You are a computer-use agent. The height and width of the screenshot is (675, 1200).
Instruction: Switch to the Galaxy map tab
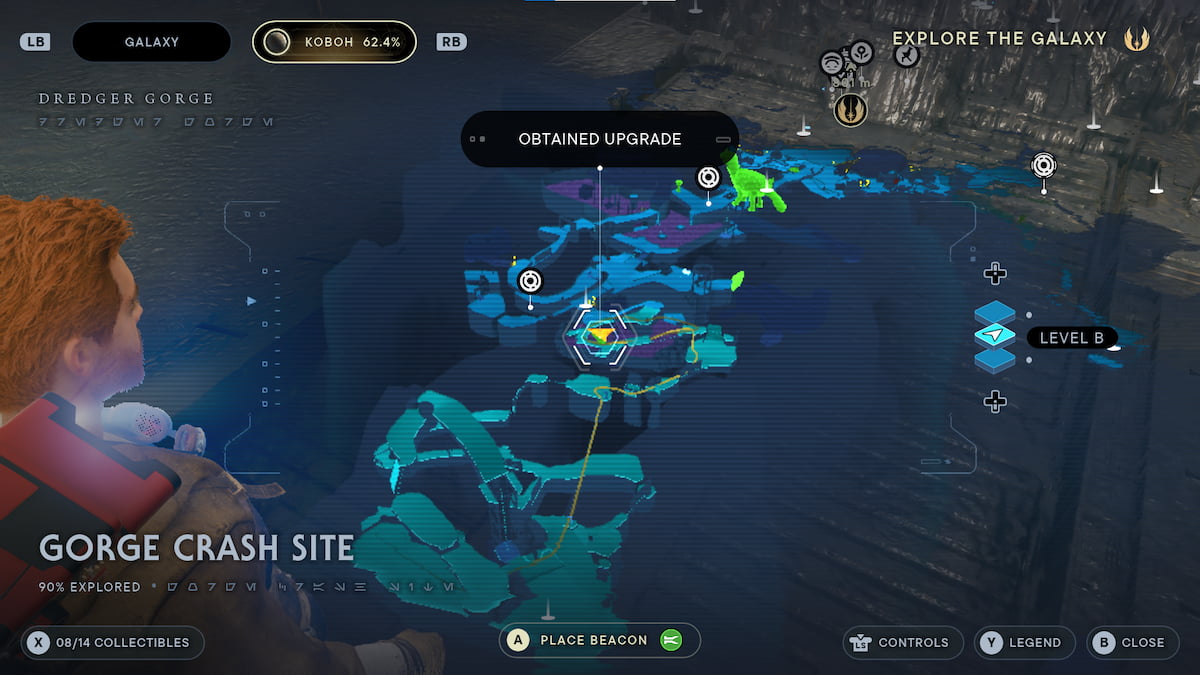(x=151, y=42)
